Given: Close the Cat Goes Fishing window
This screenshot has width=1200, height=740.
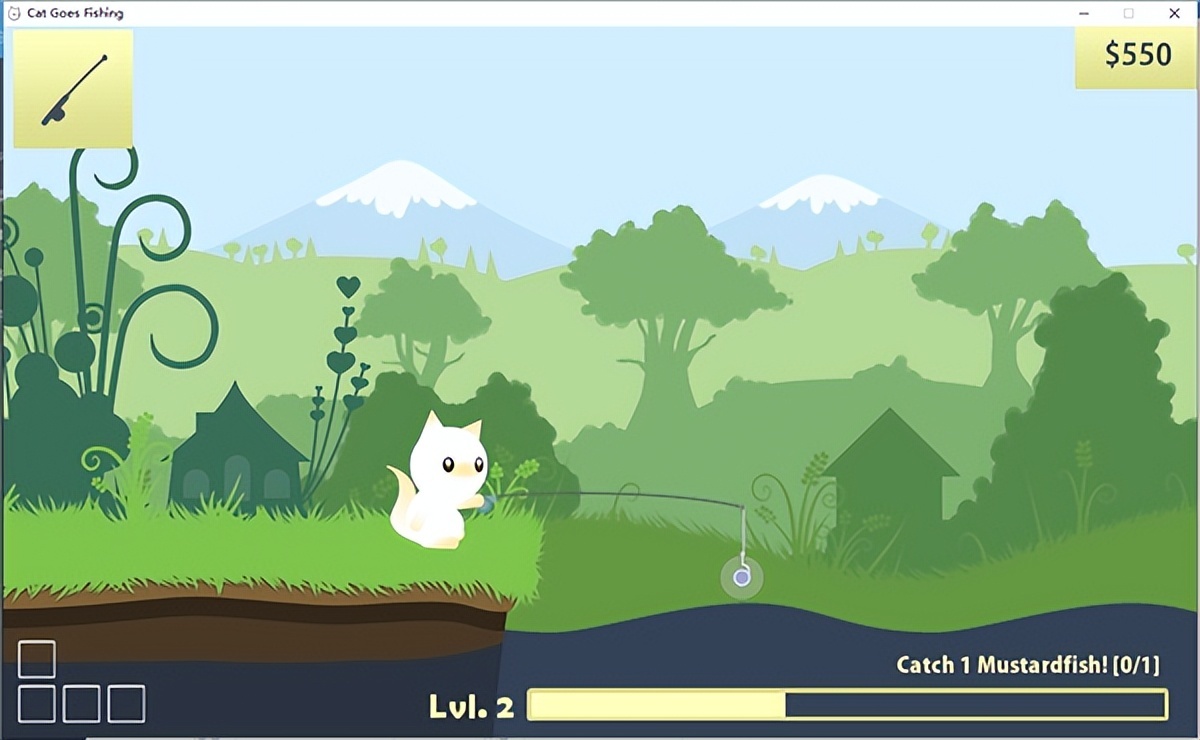Looking at the screenshot, I should coord(1174,14).
